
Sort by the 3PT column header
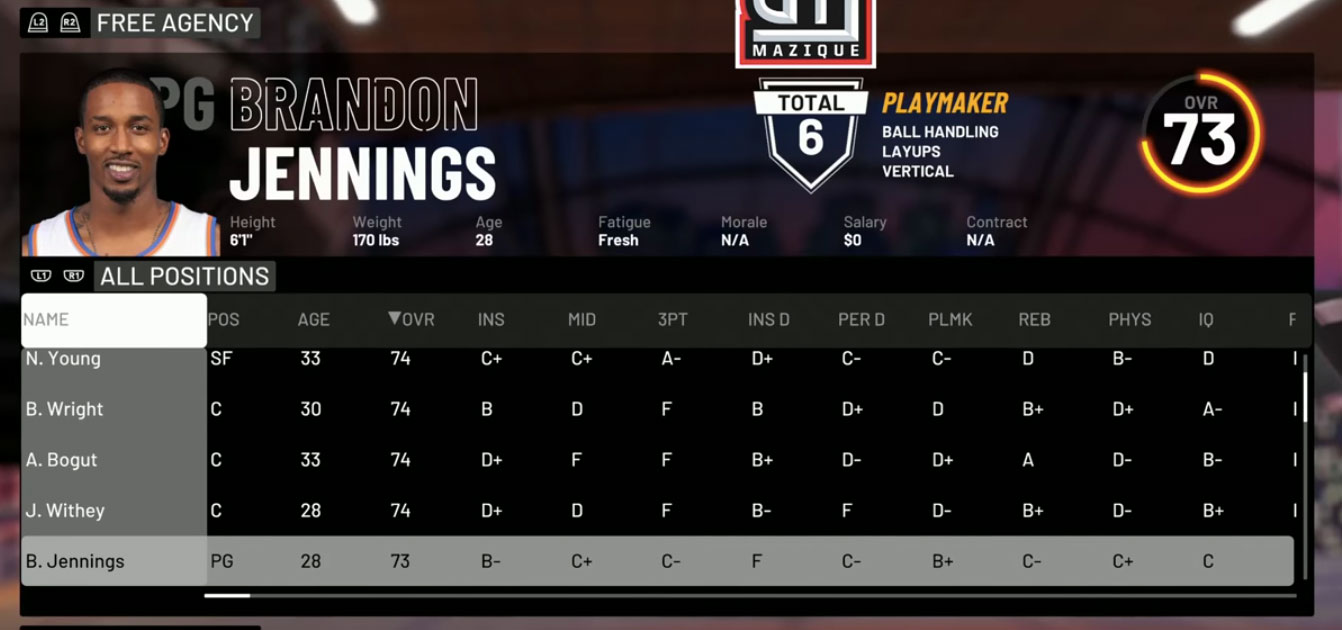(x=672, y=320)
